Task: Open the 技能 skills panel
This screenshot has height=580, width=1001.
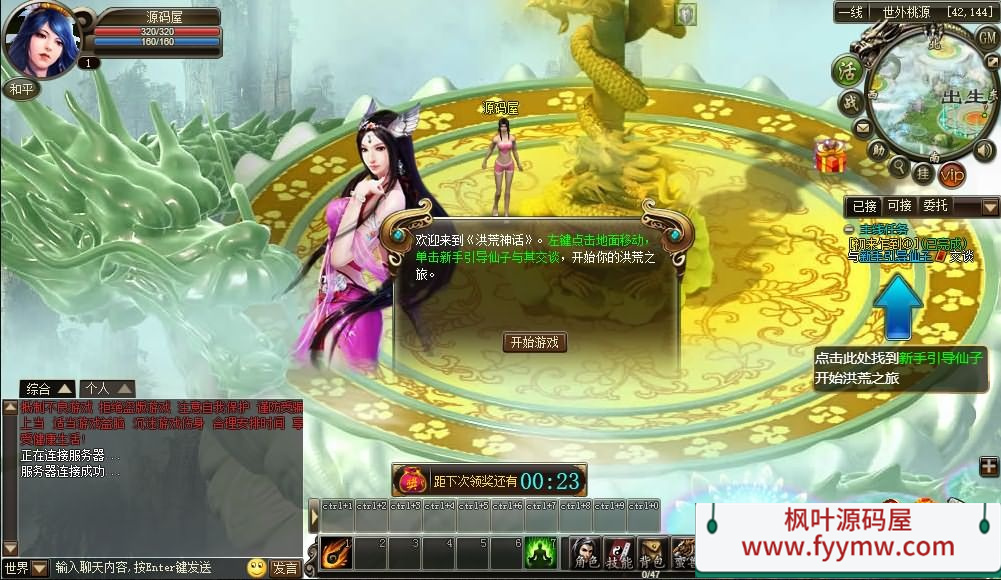Action: click(618, 553)
